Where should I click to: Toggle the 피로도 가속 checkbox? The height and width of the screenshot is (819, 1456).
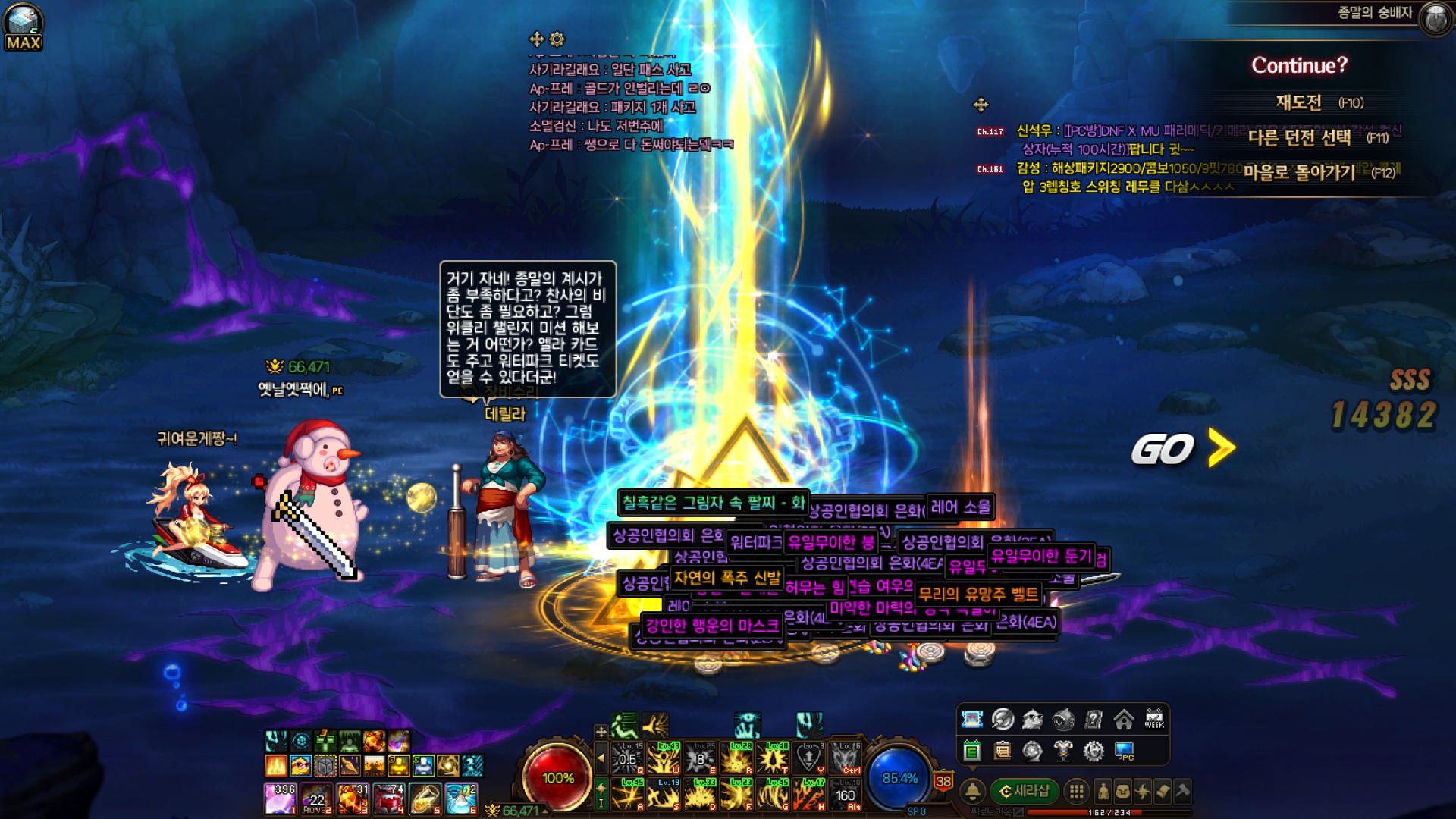pyautogui.click(x=1018, y=812)
